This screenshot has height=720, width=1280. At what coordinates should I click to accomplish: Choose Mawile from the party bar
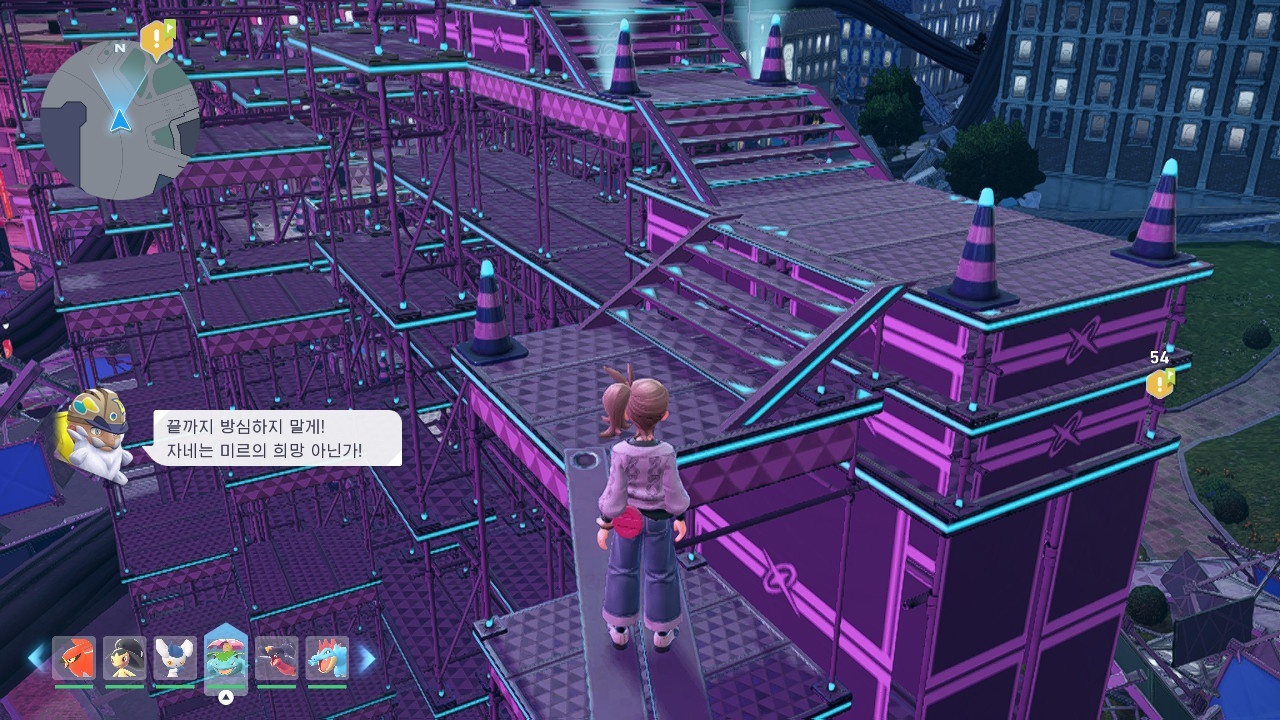coord(125,658)
